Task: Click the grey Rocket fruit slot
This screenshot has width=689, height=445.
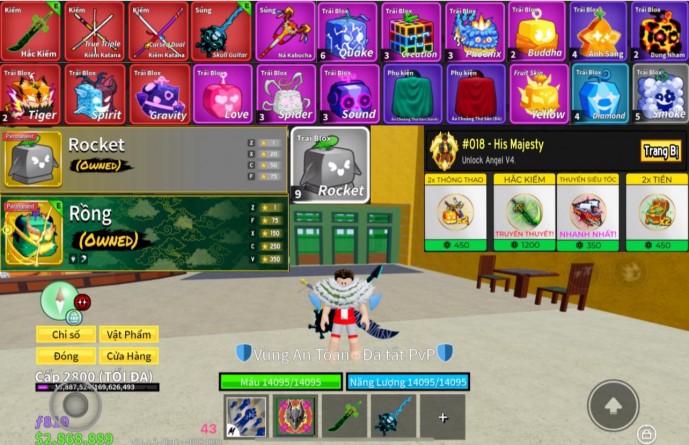Action: coord(329,163)
